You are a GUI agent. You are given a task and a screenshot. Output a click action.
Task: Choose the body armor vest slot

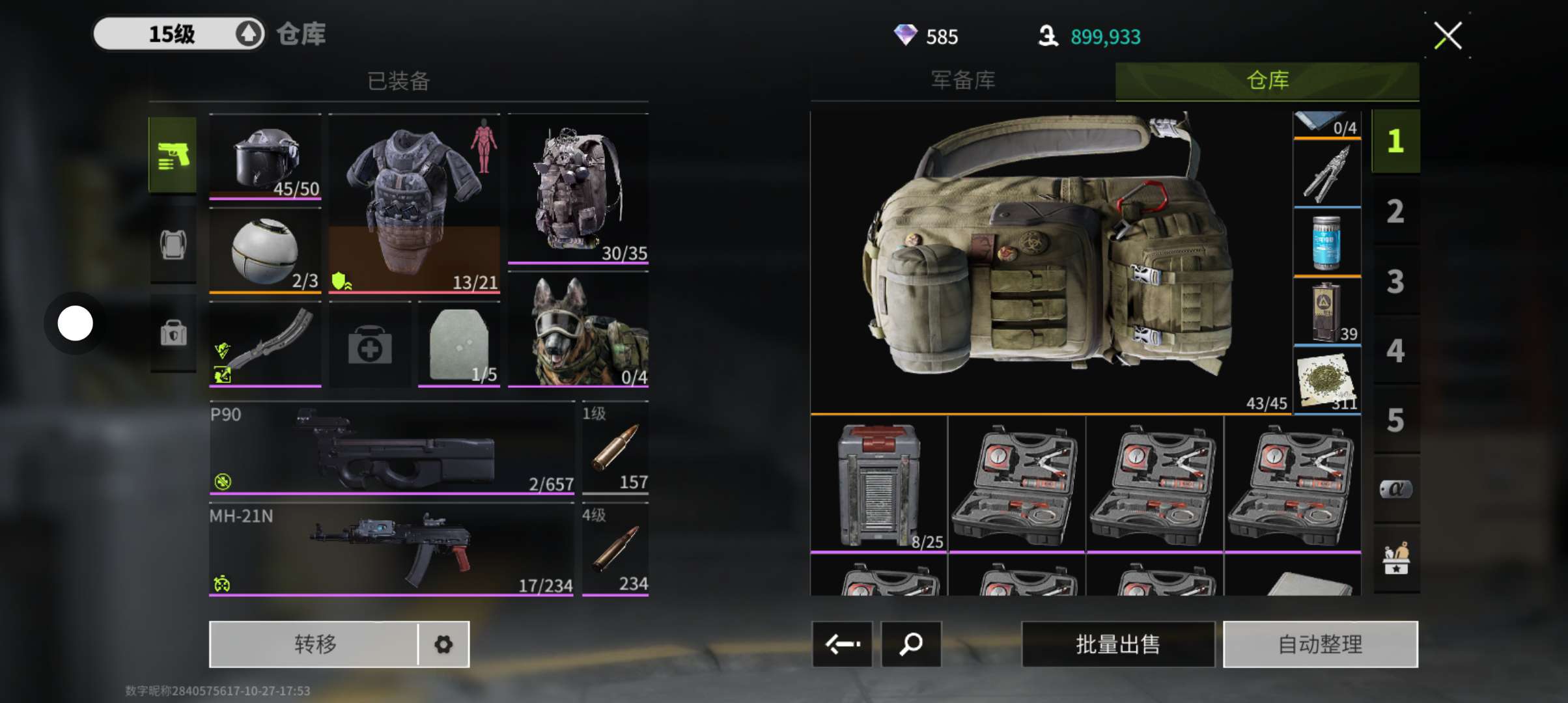pos(414,203)
